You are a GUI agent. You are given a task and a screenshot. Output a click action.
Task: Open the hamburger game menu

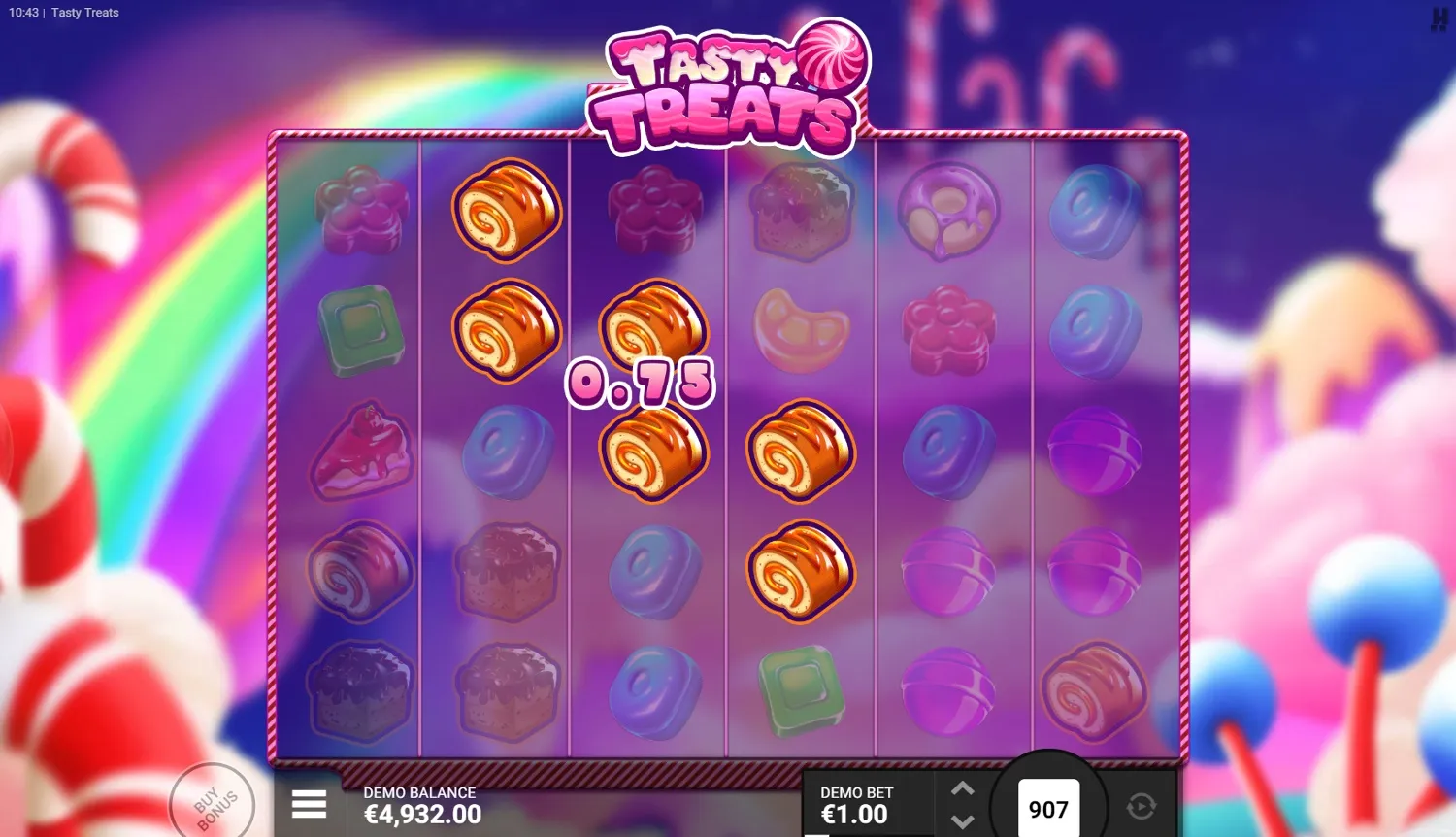(x=309, y=804)
